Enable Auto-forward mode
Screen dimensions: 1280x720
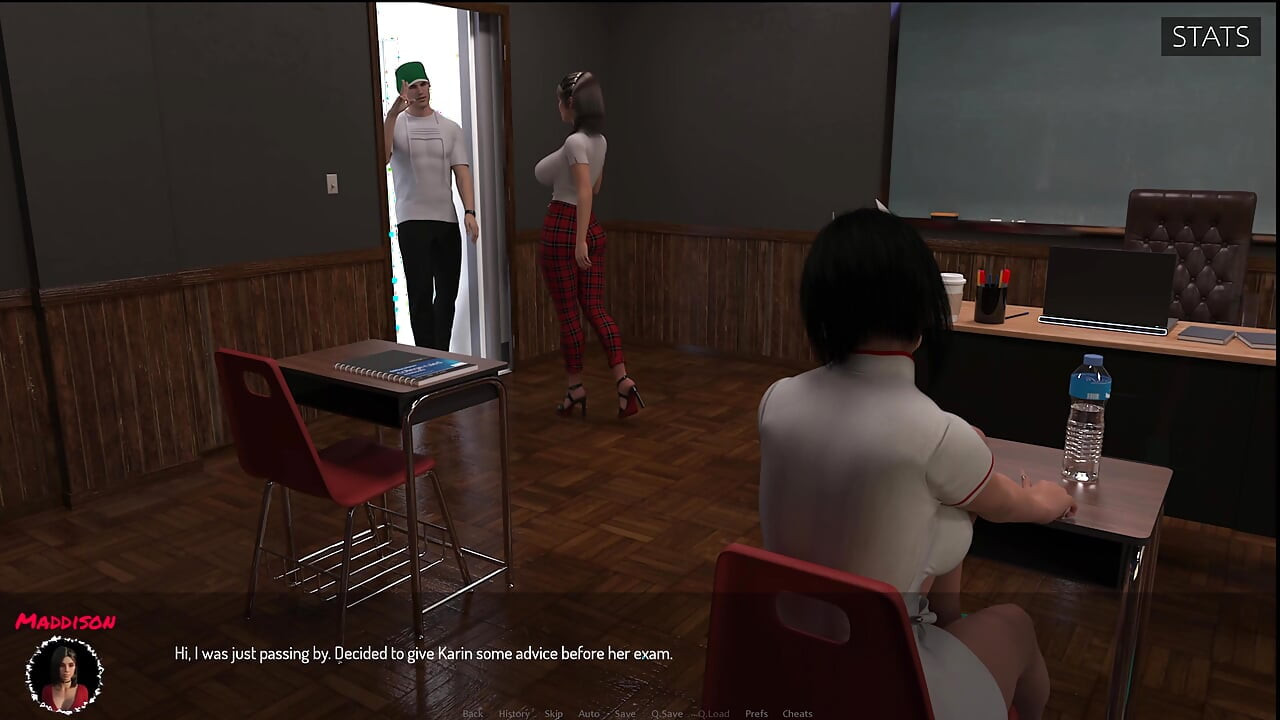(x=589, y=713)
